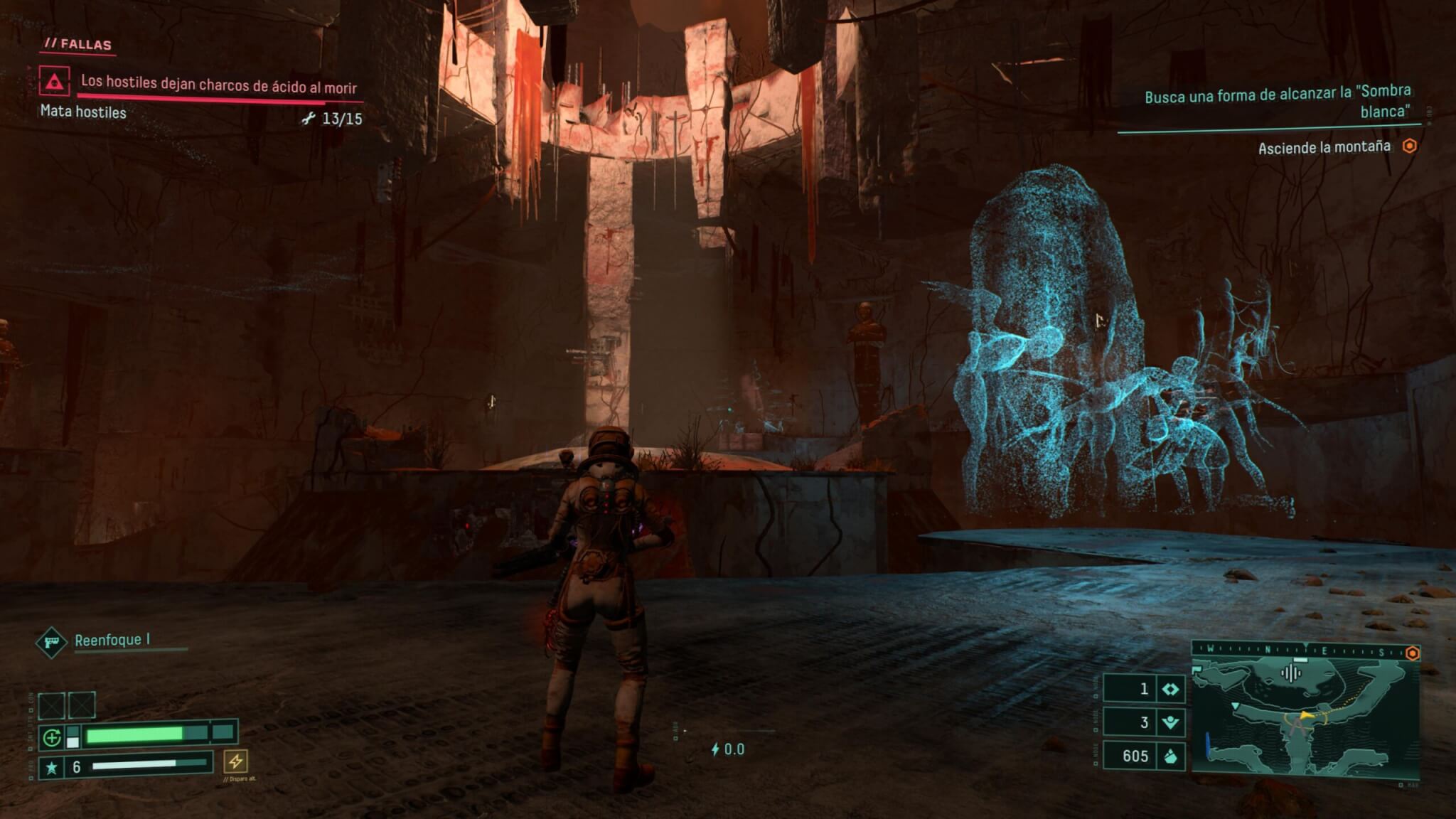Select the crystal currency icon showing 605
The width and height of the screenshot is (1456, 819).
click(x=1170, y=756)
